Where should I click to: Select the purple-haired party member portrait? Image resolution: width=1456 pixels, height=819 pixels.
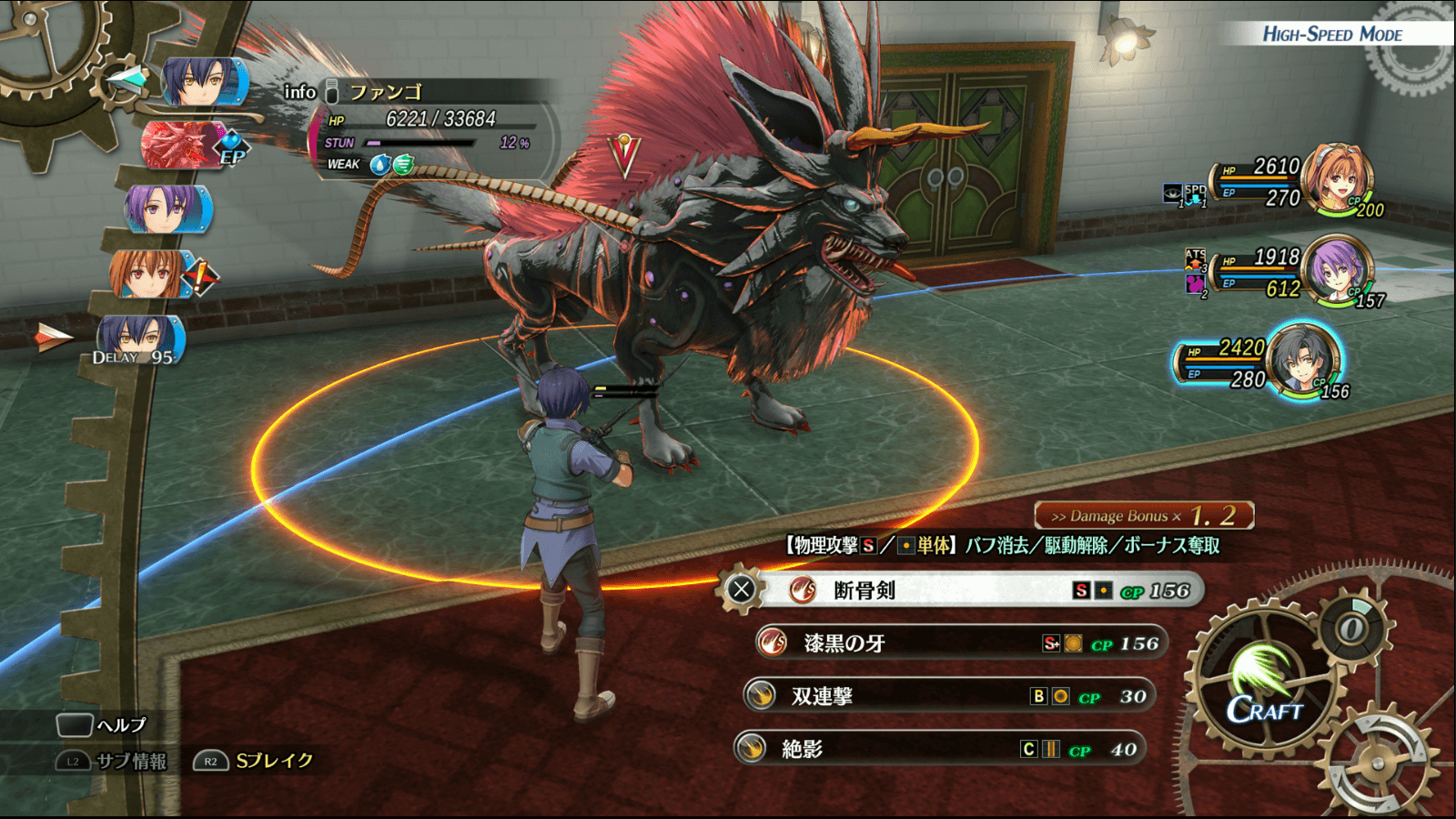(1337, 270)
